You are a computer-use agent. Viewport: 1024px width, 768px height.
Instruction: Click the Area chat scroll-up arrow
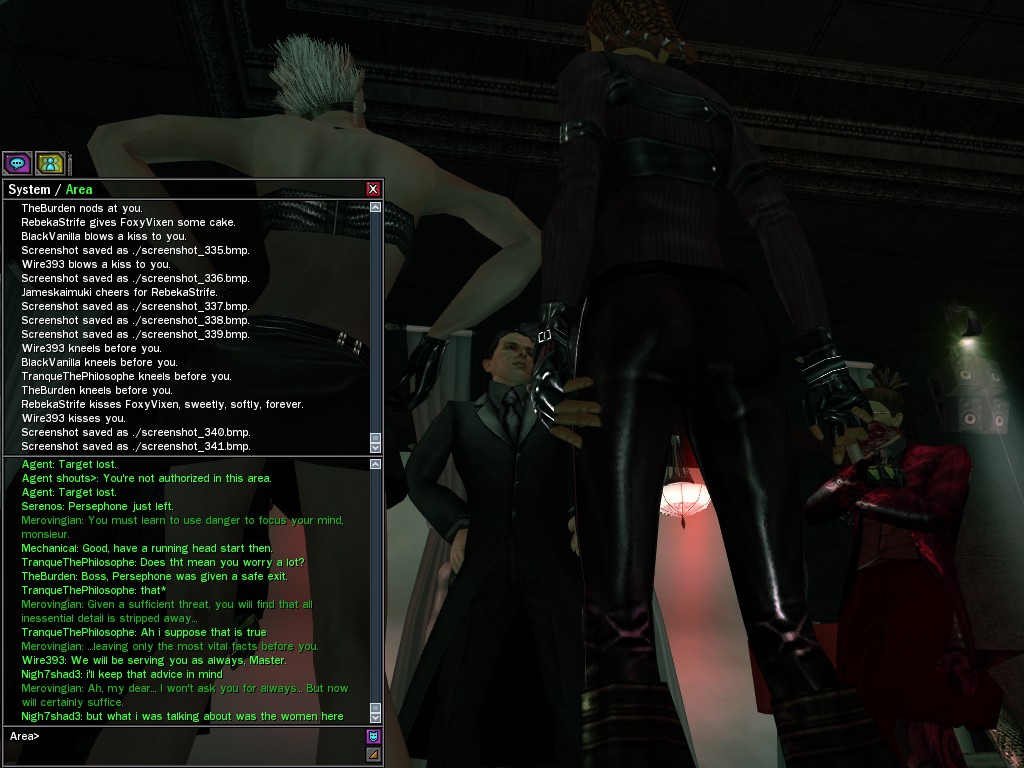[x=376, y=464]
